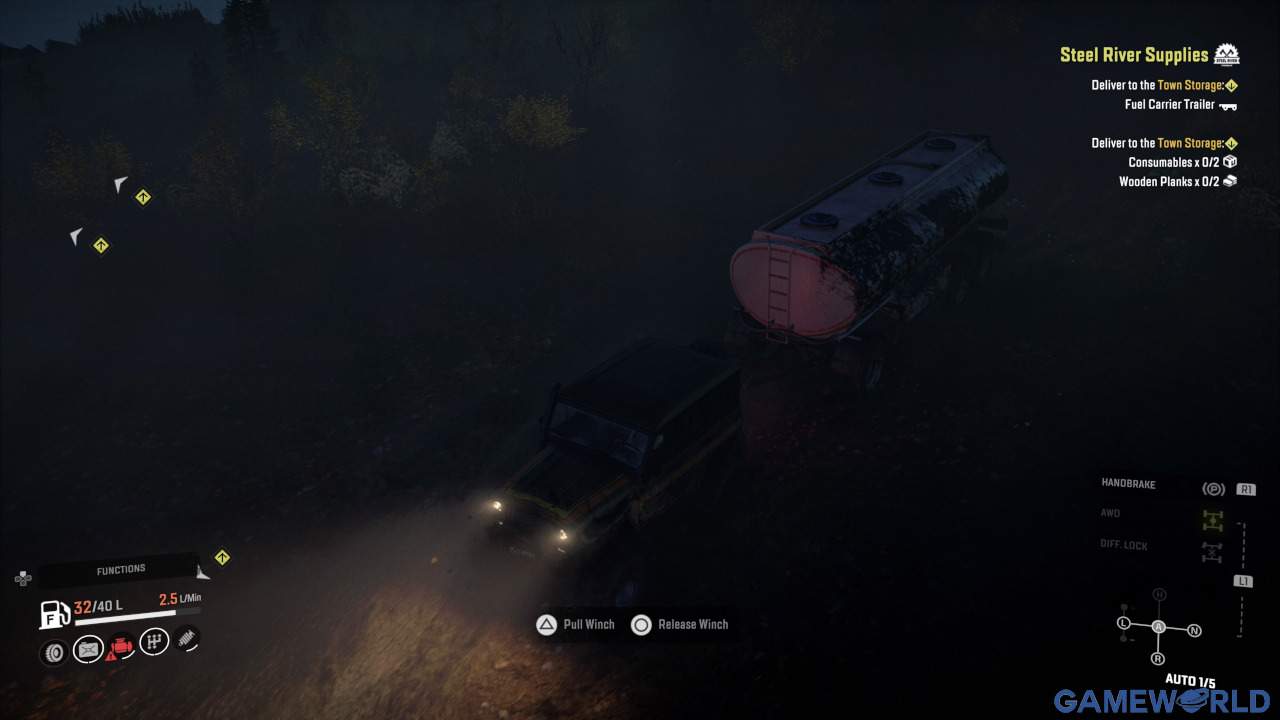This screenshot has width=1280, height=720.
Task: Select the tire status icon
Action: (54, 652)
